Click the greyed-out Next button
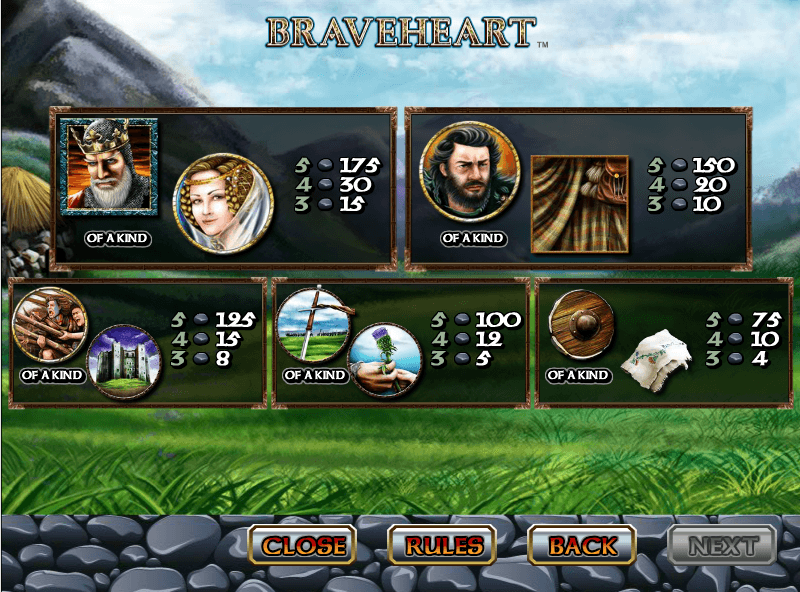 tap(722, 546)
